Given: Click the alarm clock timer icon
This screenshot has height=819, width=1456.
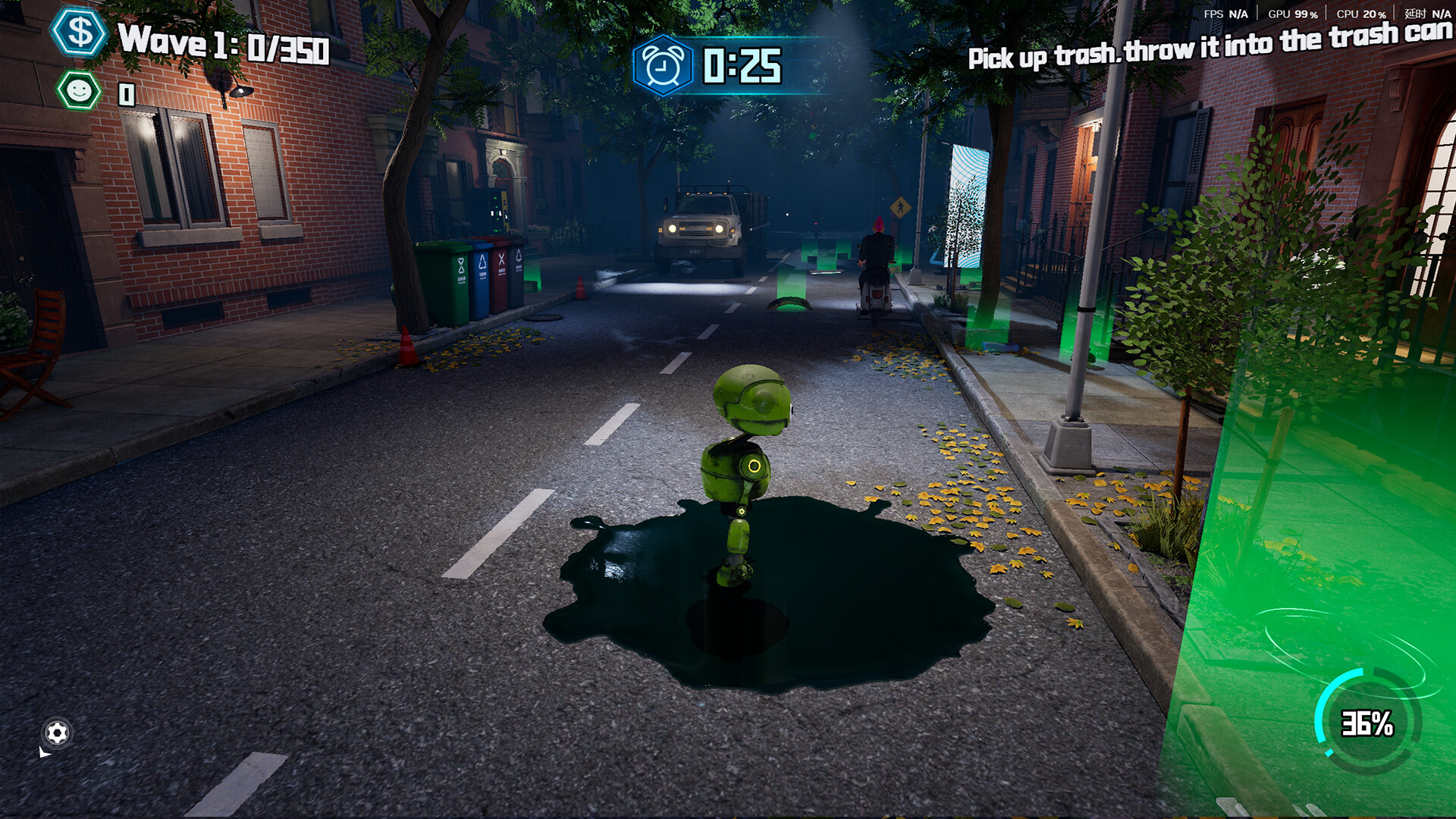Looking at the screenshot, I should tap(665, 64).
